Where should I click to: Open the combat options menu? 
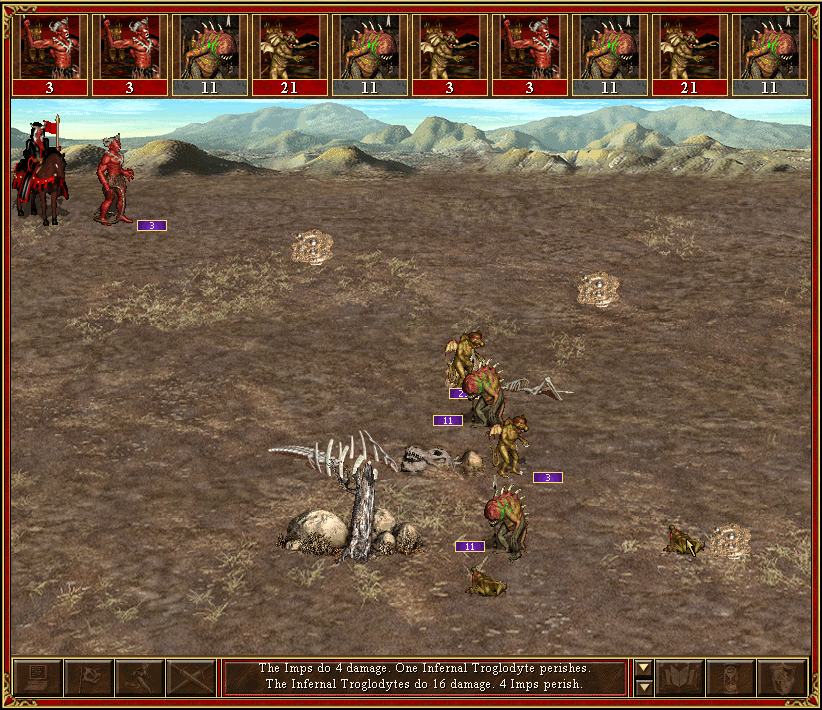tap(37, 678)
